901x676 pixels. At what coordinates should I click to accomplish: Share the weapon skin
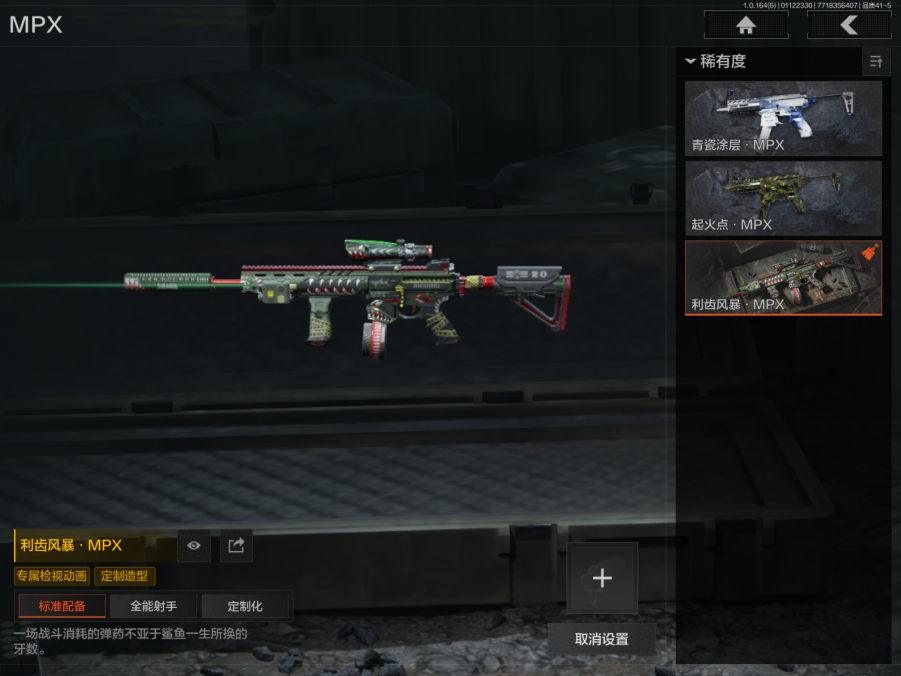click(236, 546)
